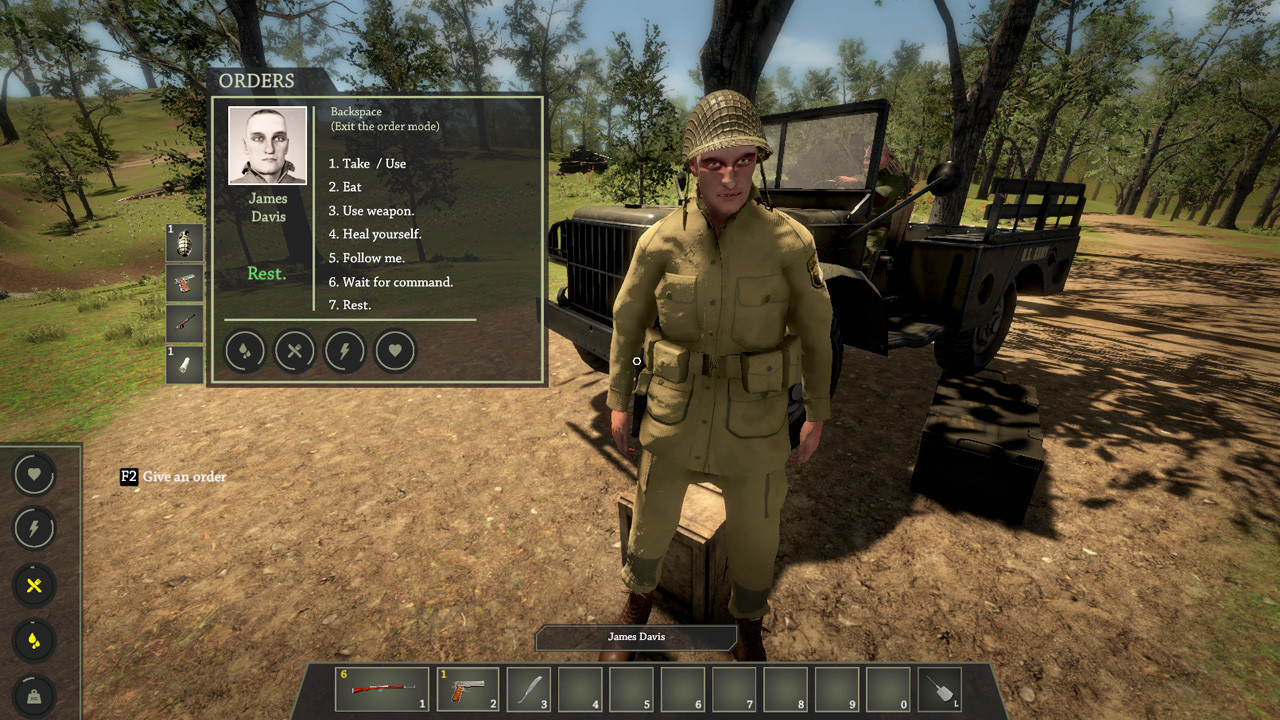Click James Davis's portrait photo

(267, 146)
